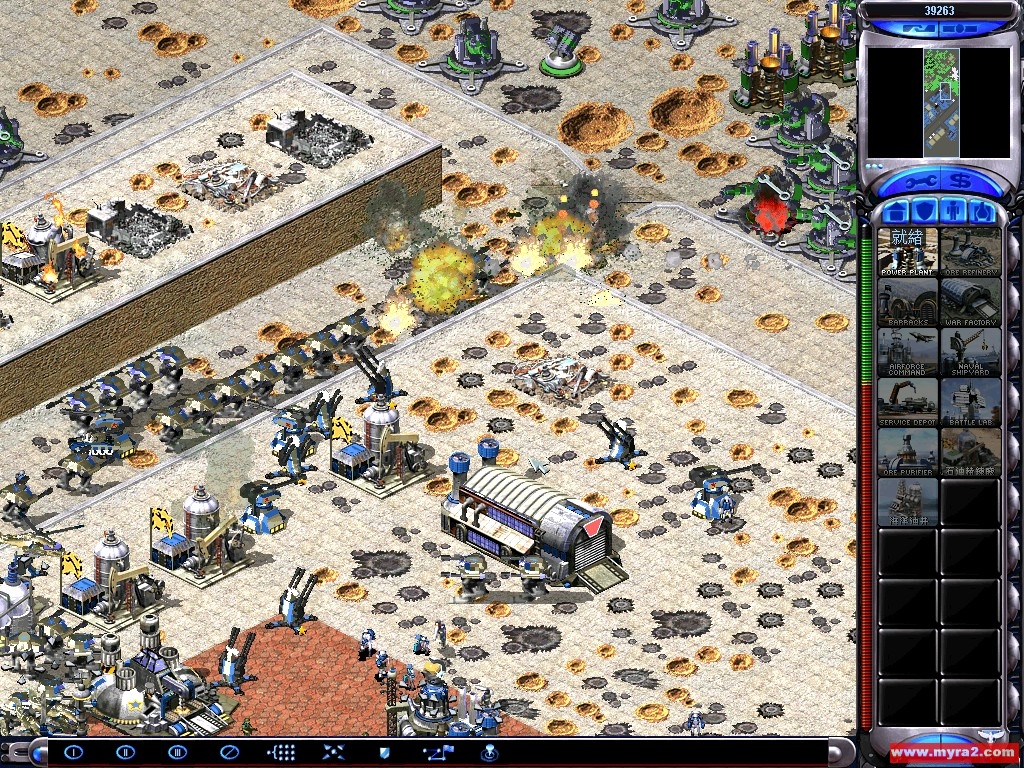Build an Ore Refinery from the sidebar
1024x768 pixels.
coord(970,251)
